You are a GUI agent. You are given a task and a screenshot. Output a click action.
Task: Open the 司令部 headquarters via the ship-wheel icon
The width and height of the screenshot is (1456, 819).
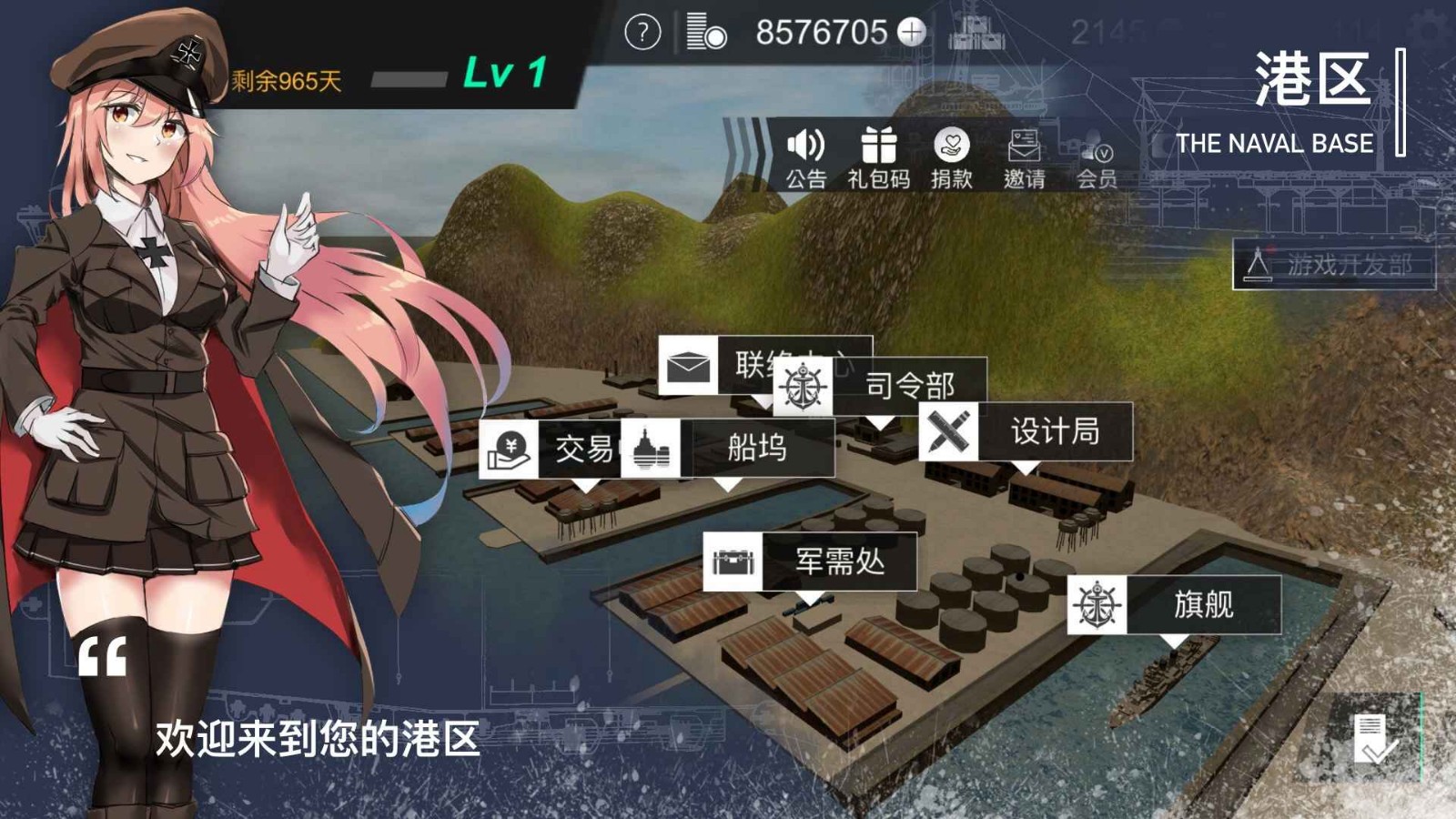pyautogui.click(x=802, y=386)
